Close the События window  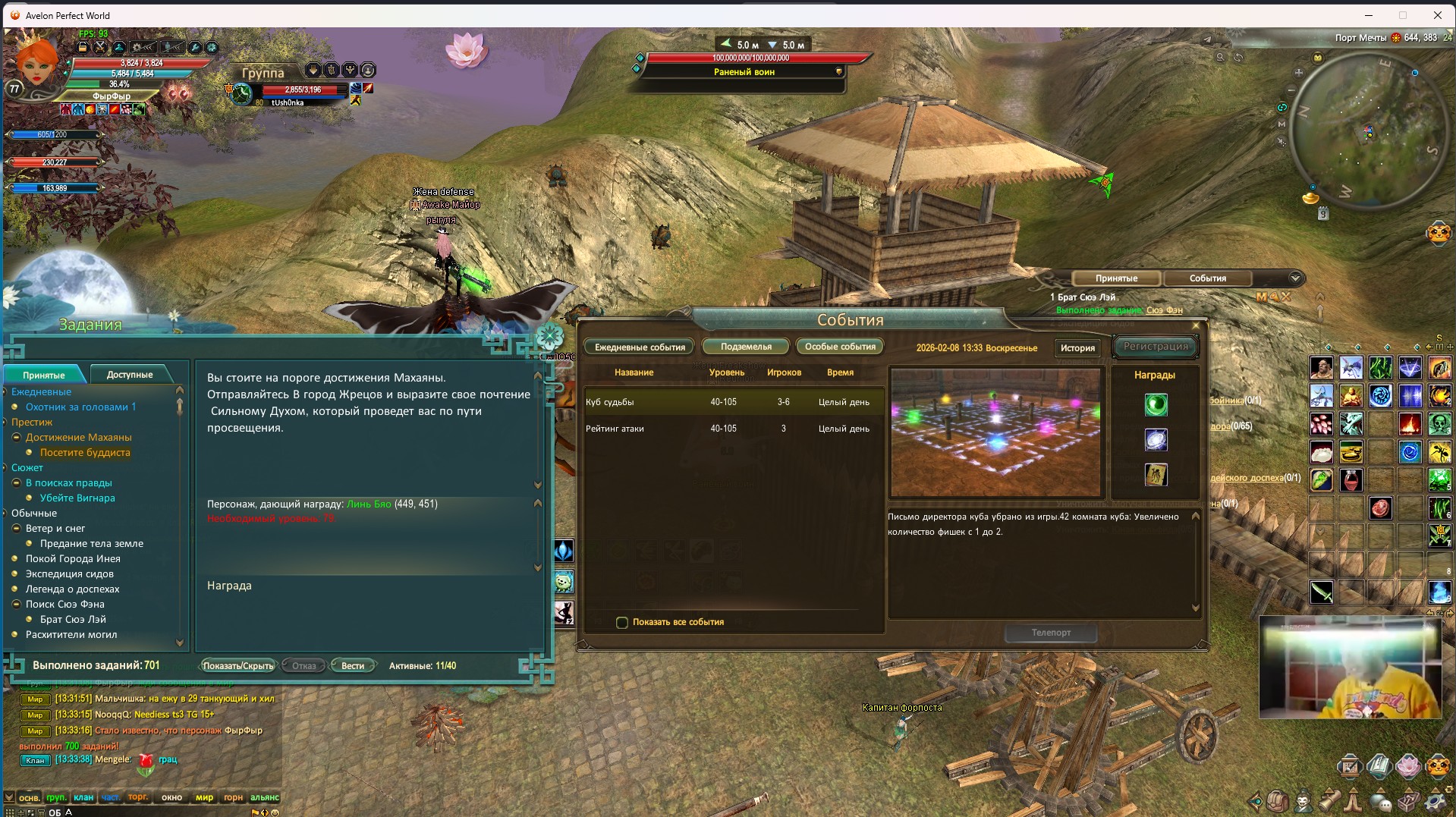click(x=1196, y=326)
